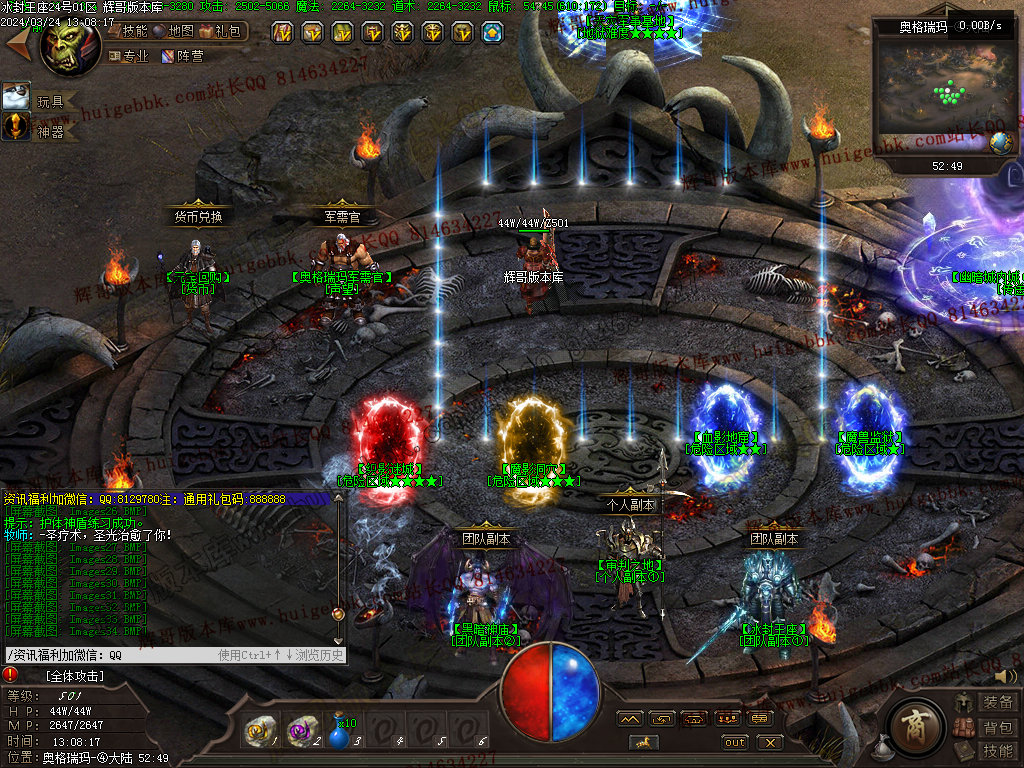
Task: Open the 神器 artifact panel
Action: coord(38,128)
